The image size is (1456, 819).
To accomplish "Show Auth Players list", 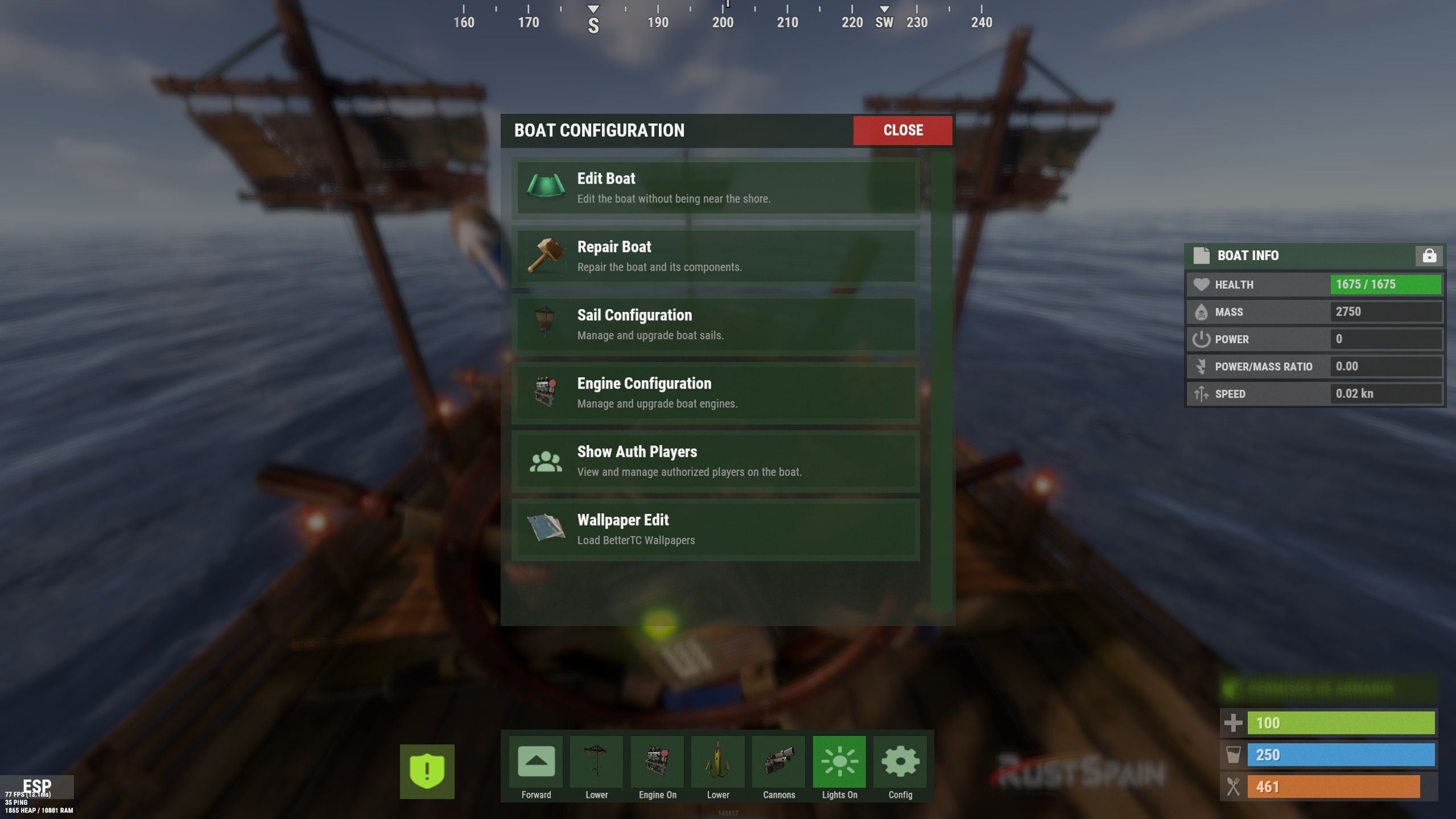I will pos(715,461).
